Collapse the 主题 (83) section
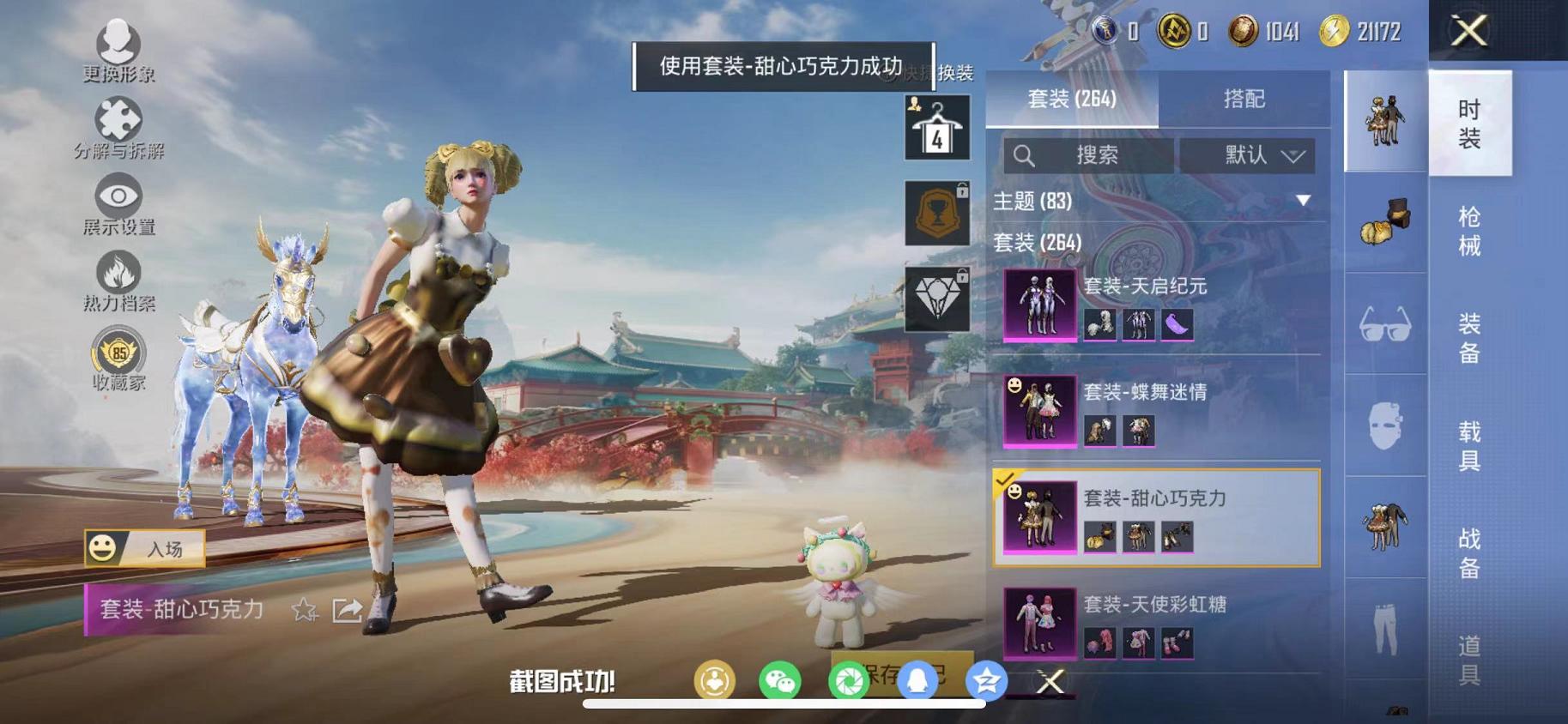Viewport: 1568px width, 724px height. pos(1301,200)
